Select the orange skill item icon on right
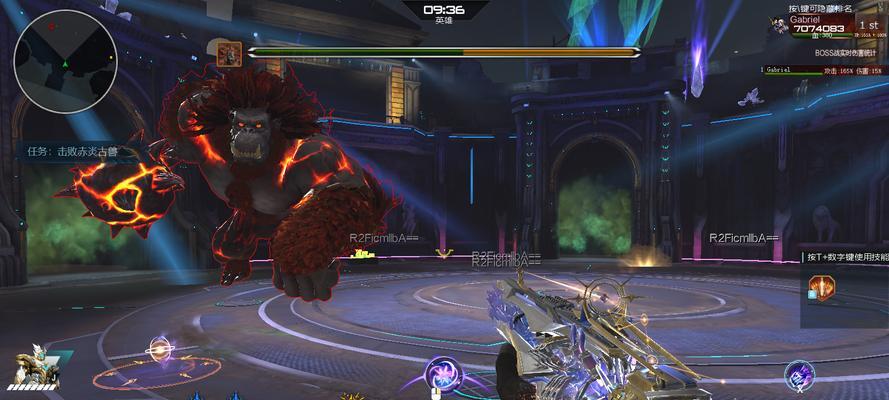The width and height of the screenshot is (889, 400). click(x=820, y=288)
